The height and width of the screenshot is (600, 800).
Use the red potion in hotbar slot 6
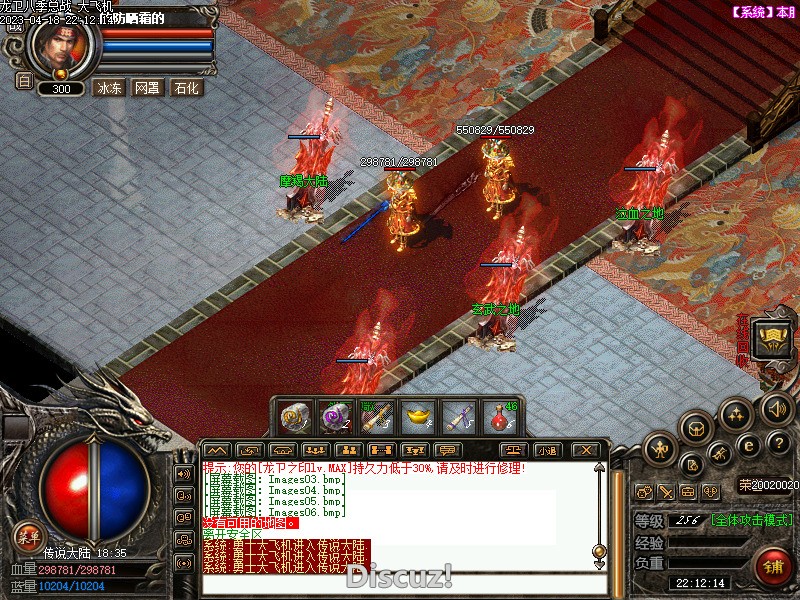[499, 417]
